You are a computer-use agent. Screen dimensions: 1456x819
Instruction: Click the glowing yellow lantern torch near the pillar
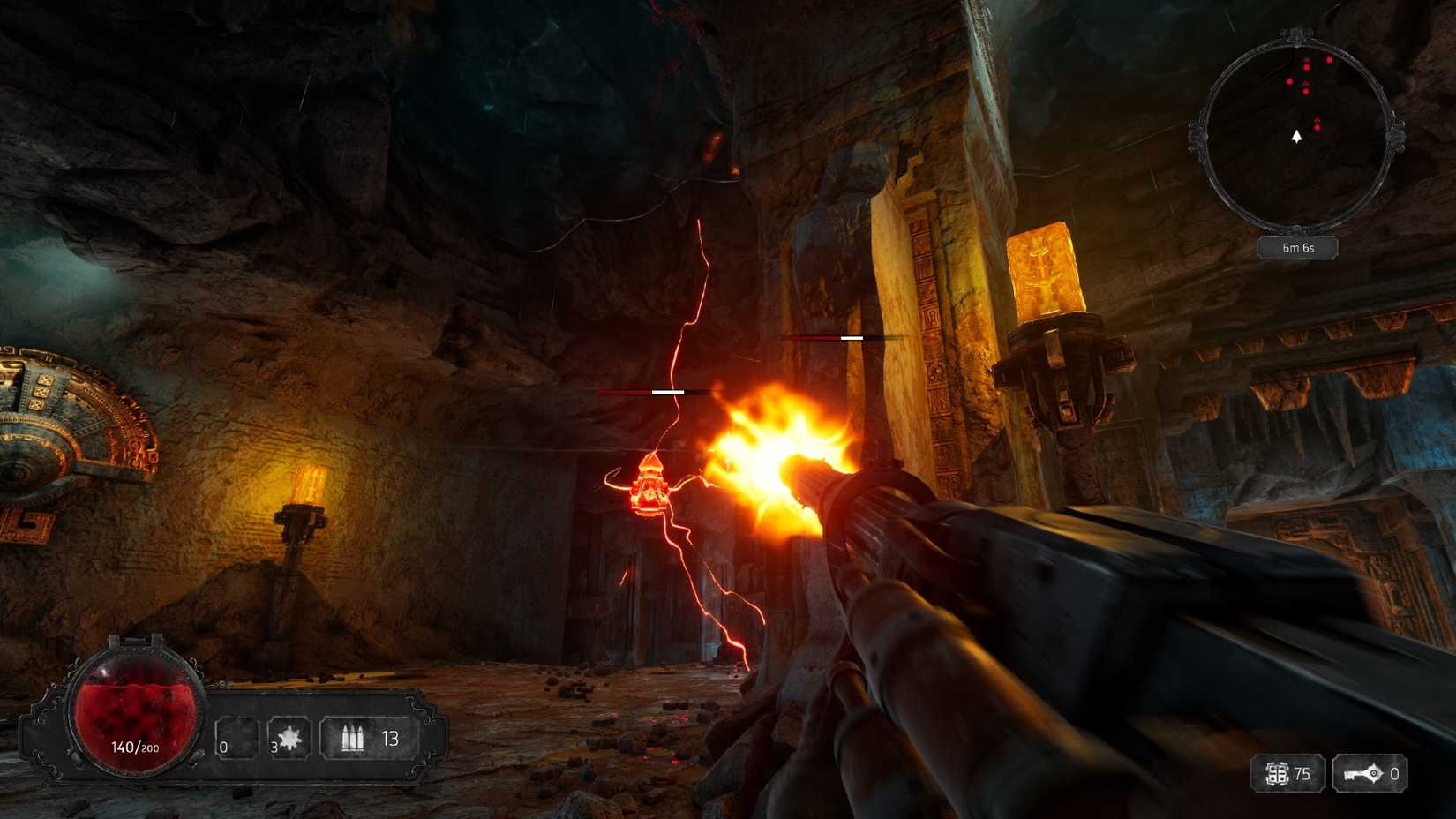pyautogui.click(x=1043, y=265)
